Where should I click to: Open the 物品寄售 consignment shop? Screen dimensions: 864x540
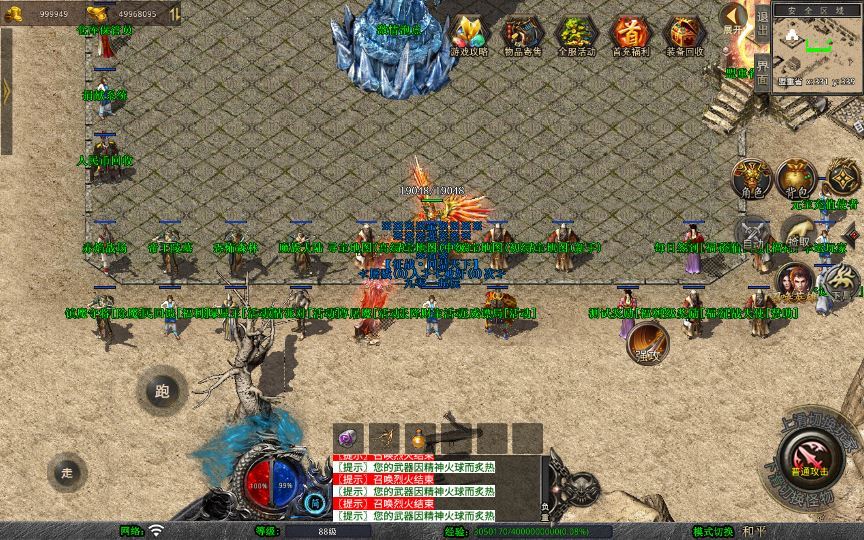click(x=523, y=36)
